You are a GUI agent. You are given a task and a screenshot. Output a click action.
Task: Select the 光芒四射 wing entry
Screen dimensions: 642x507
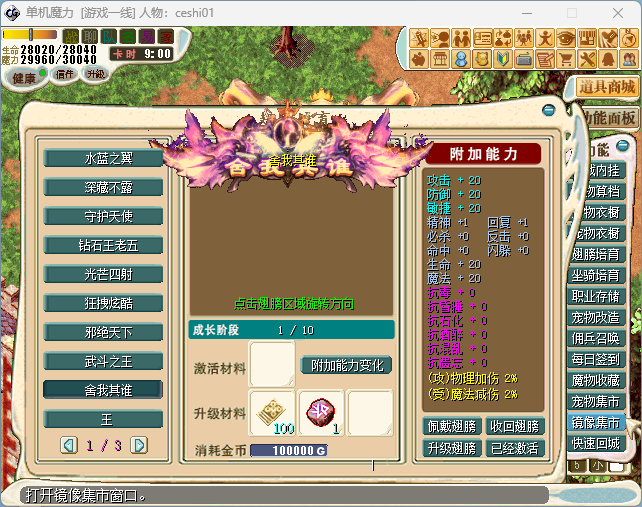(107, 274)
